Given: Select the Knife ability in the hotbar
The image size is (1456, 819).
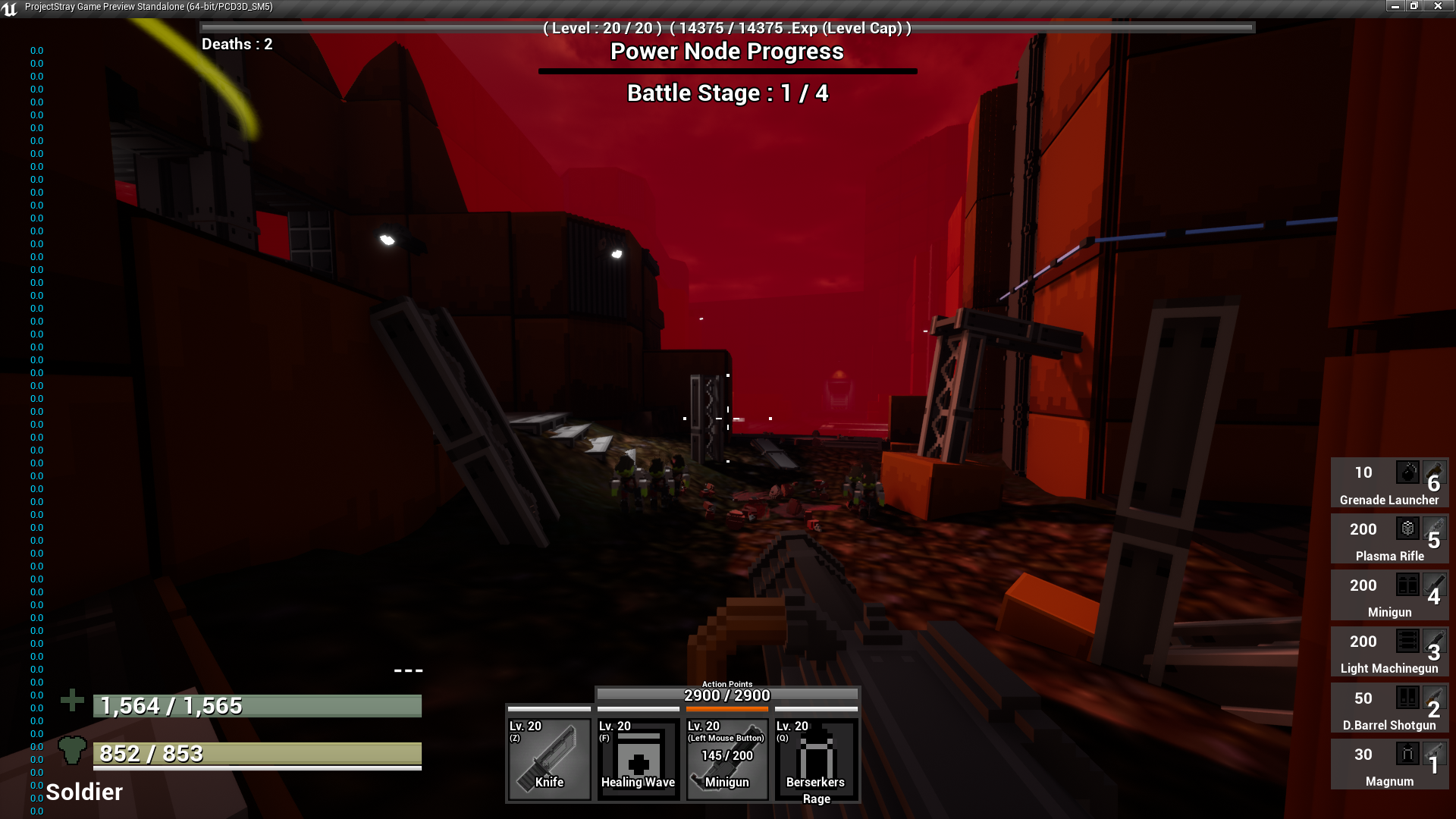Looking at the screenshot, I should coord(549,758).
